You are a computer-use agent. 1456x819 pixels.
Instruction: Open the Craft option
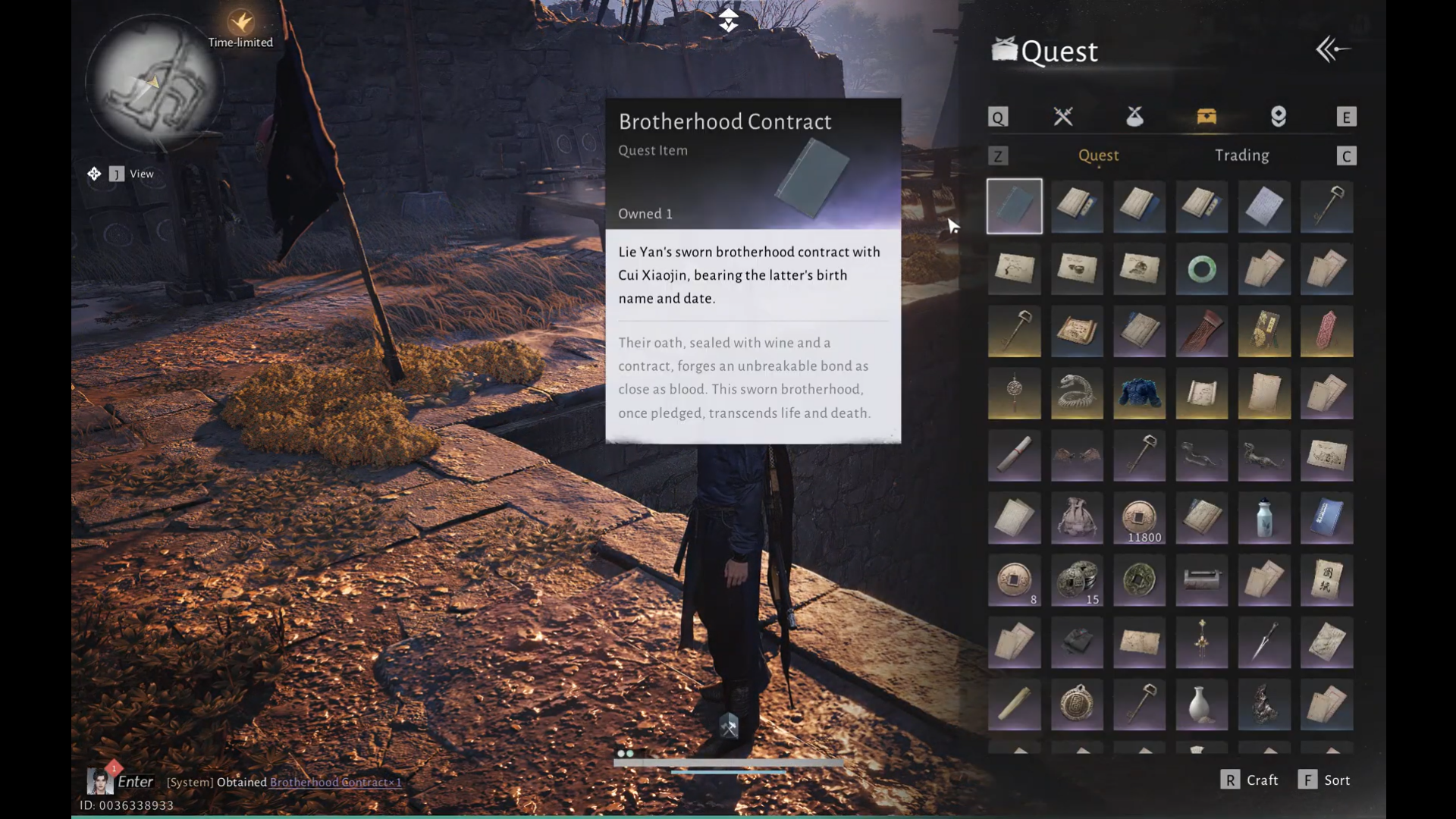tap(1250, 780)
